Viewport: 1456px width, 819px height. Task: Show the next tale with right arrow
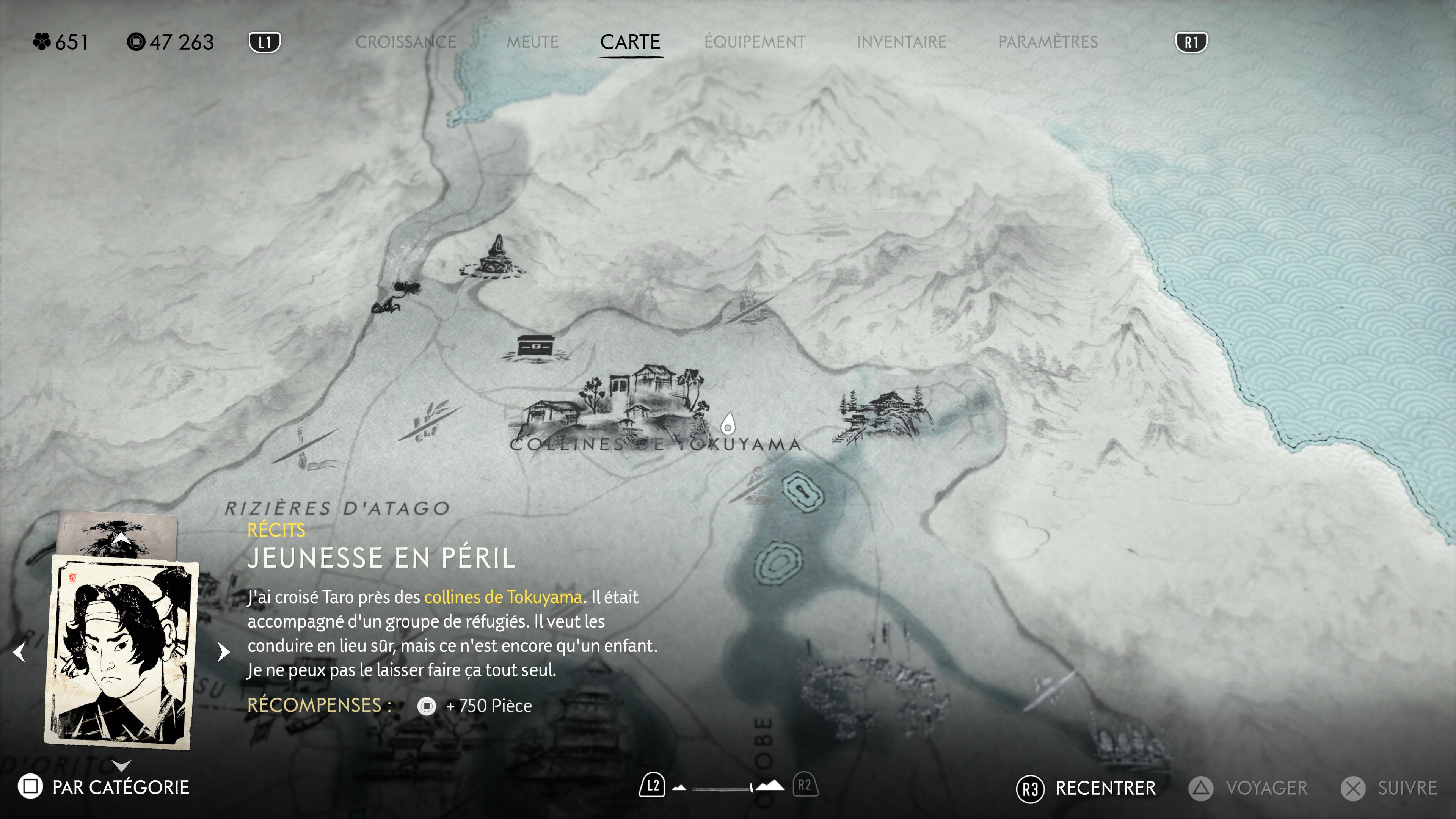224,652
